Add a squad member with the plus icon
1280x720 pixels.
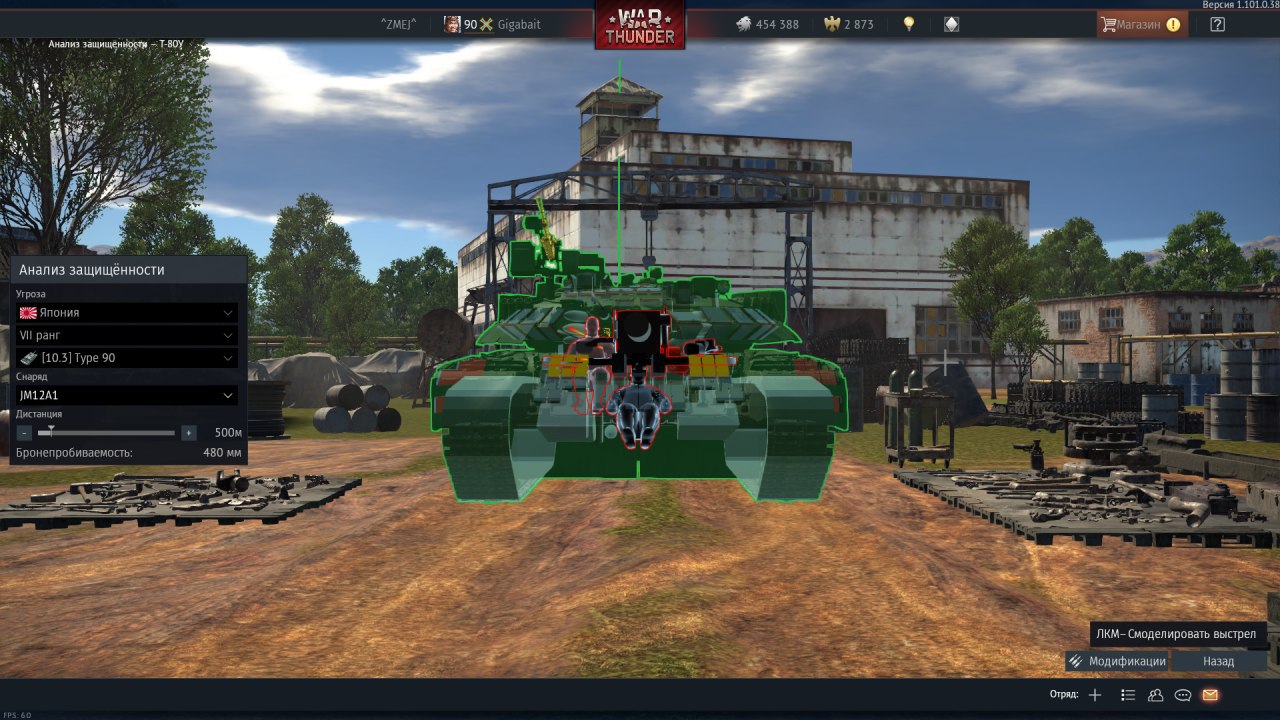click(1095, 695)
